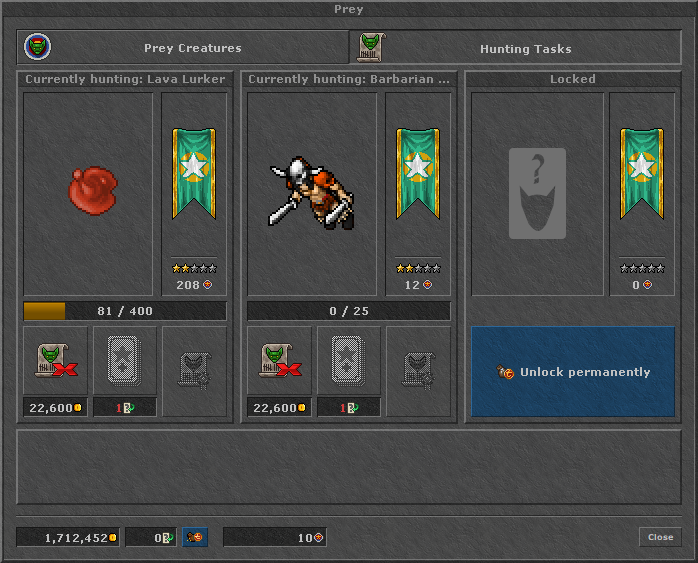Image resolution: width=698 pixels, height=563 pixels.
Task: Select the Lava Lurker creature portrait
Action: click(x=89, y=194)
